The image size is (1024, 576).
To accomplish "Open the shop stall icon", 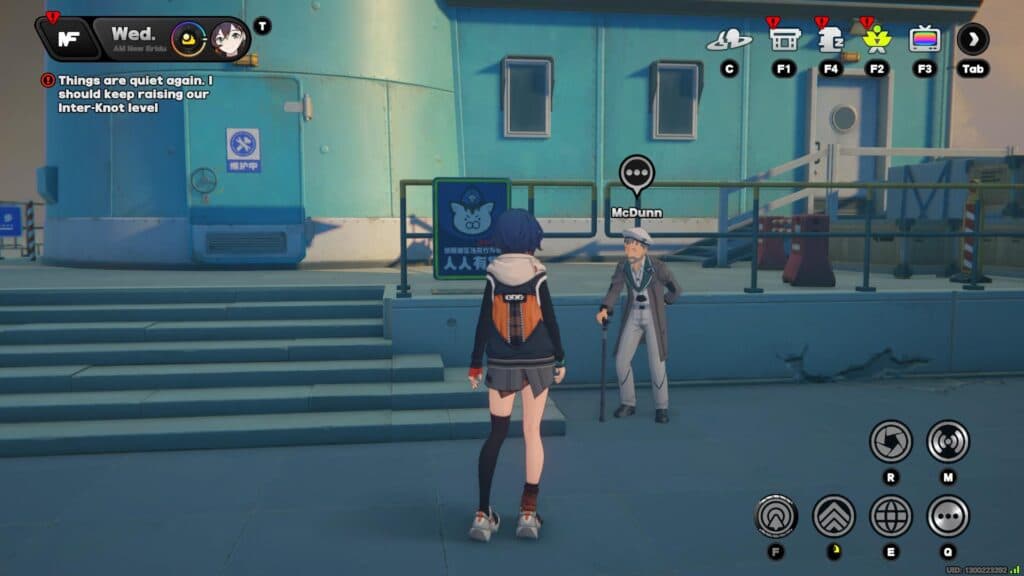I will 784,39.
